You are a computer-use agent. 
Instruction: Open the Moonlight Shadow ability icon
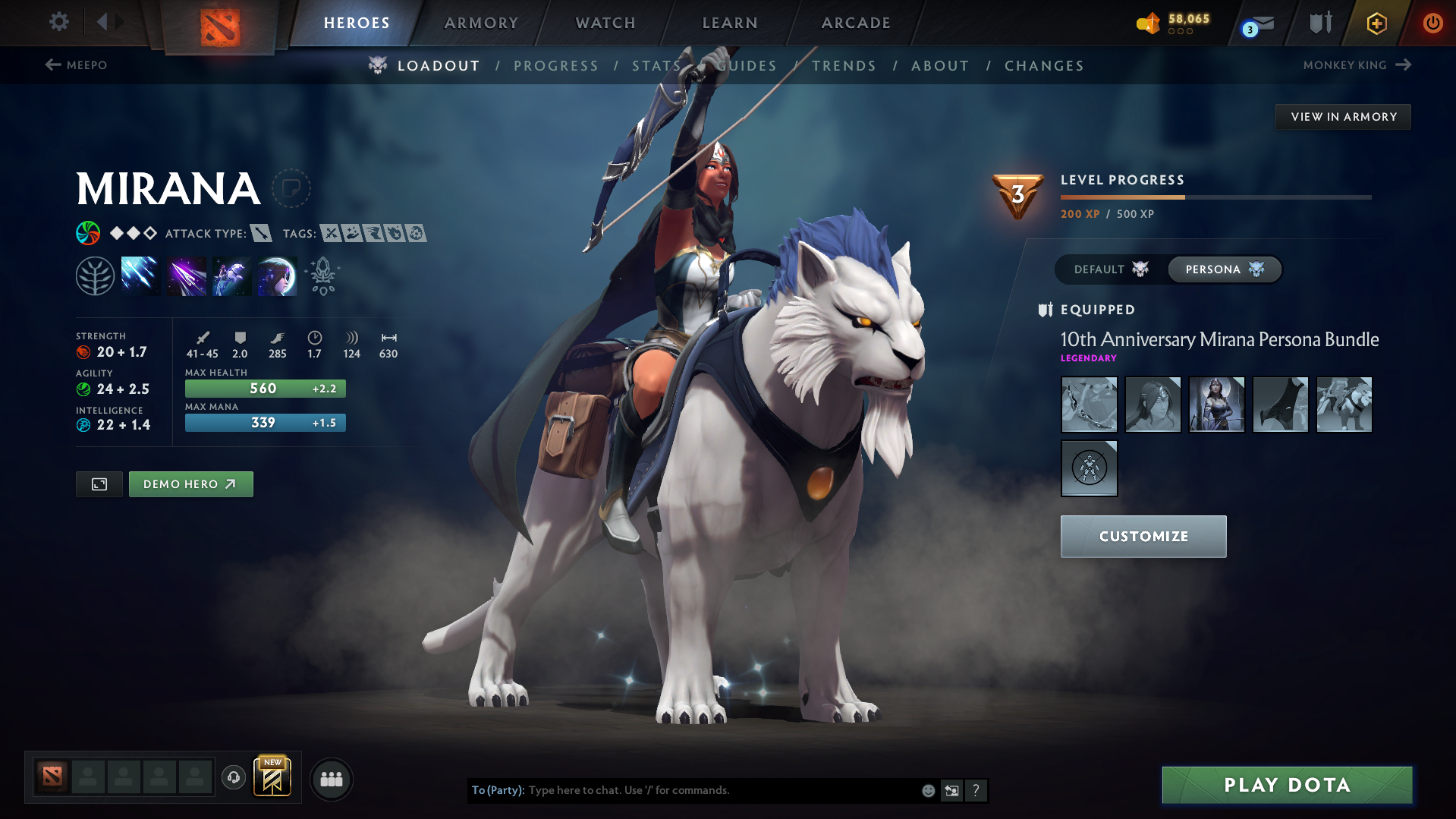(277, 275)
